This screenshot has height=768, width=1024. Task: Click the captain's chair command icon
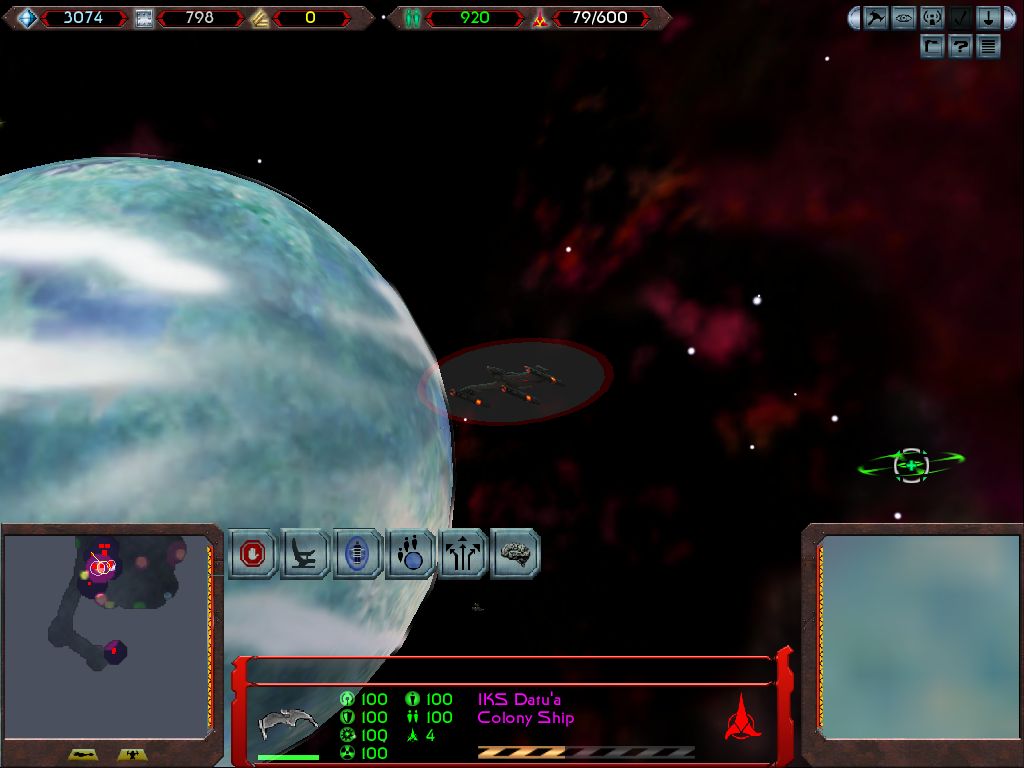306,554
